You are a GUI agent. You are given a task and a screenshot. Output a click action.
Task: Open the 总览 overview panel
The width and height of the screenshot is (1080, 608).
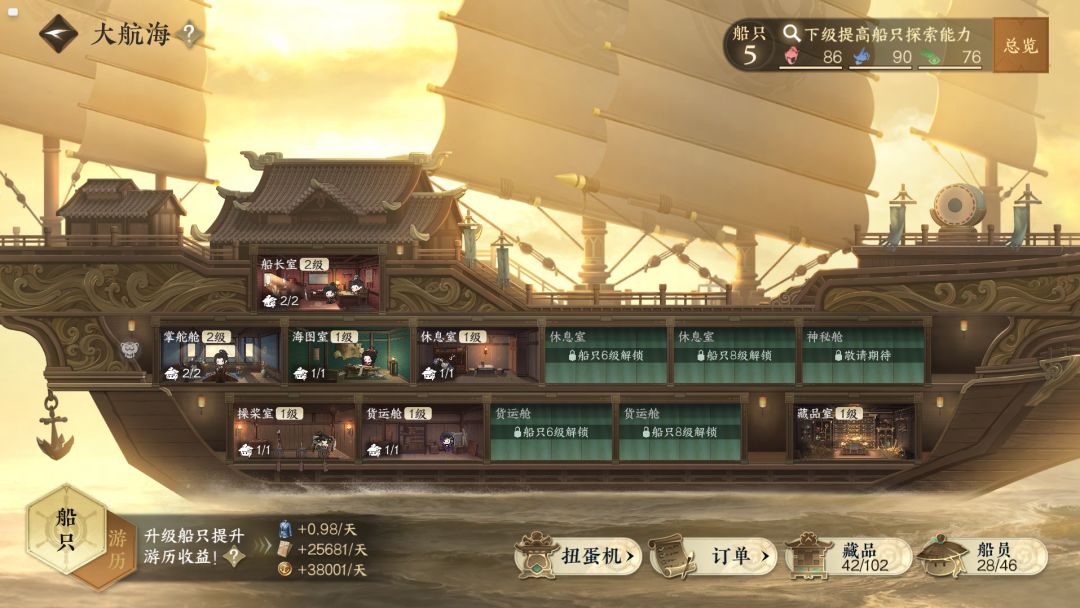click(1020, 45)
